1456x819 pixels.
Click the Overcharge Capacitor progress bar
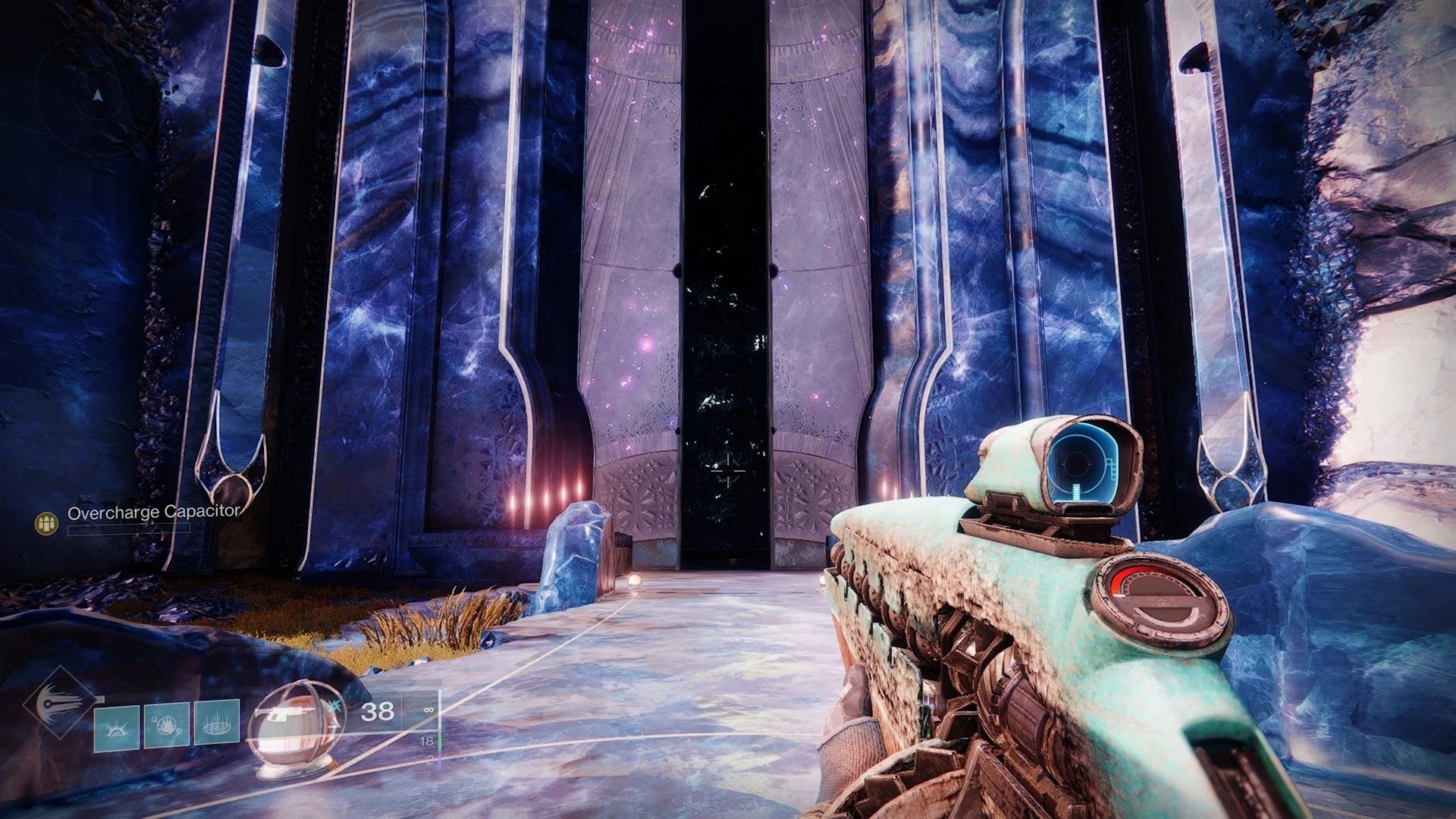click(128, 530)
